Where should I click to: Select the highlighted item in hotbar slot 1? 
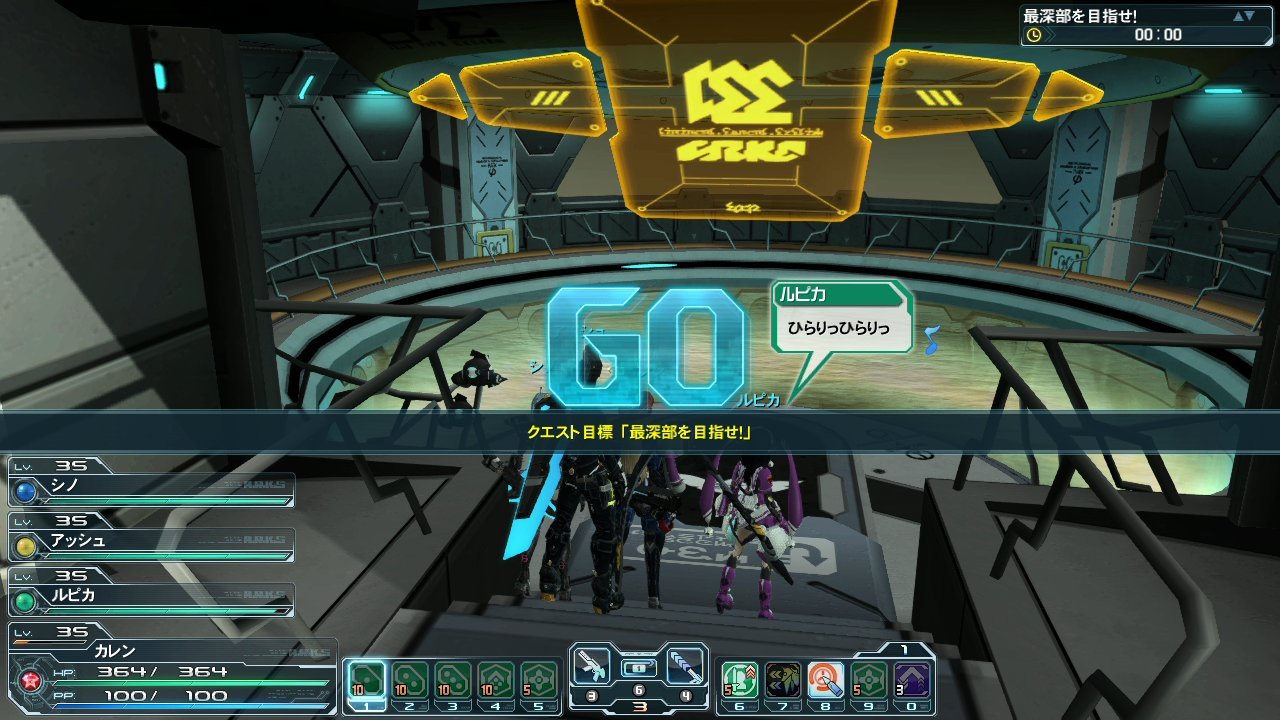pos(366,681)
